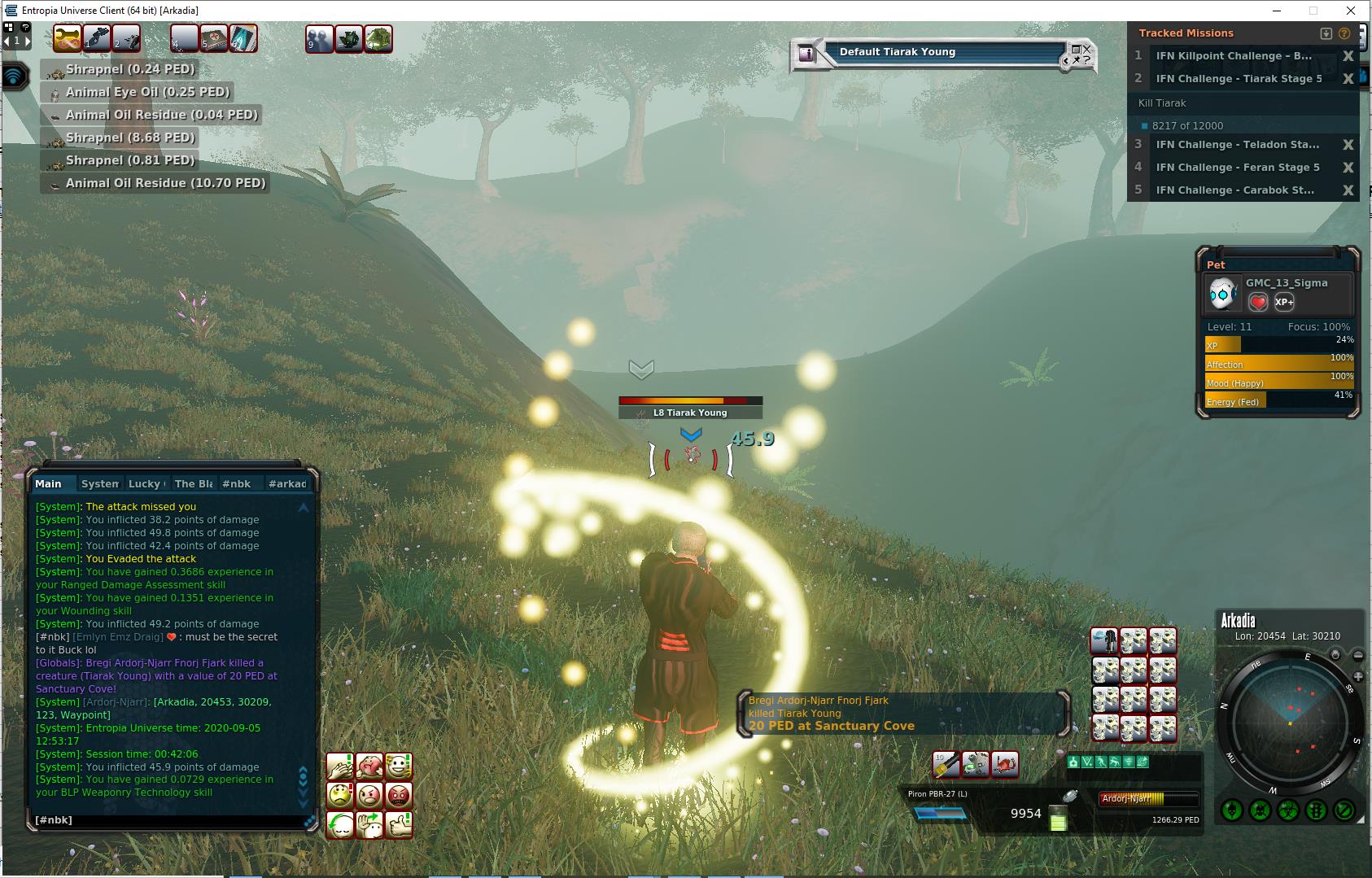Remove IFN Killpoint Challenge from tracked missions
This screenshot has width=1372, height=878.
tap(1348, 56)
